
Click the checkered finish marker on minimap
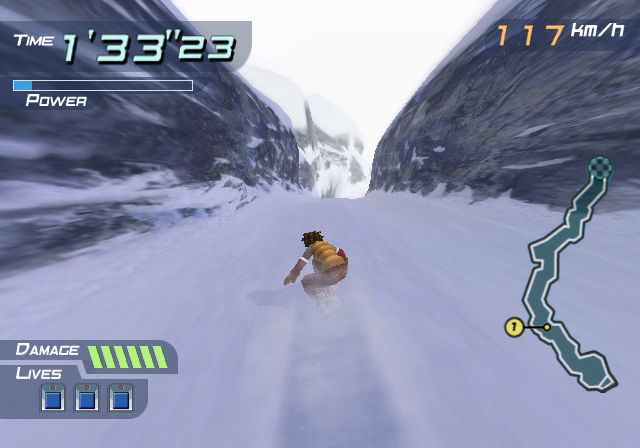pos(599,167)
